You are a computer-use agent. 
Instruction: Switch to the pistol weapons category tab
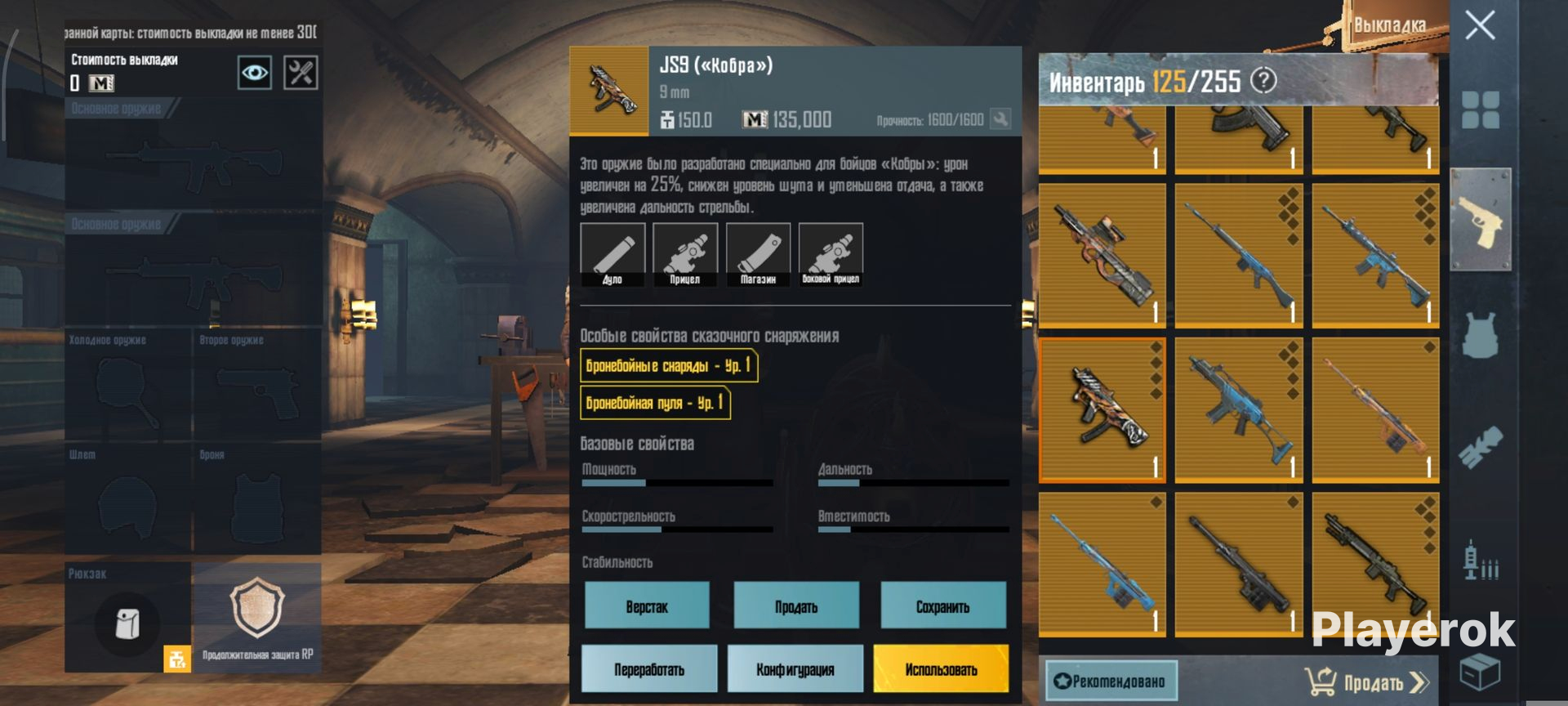click(1480, 219)
